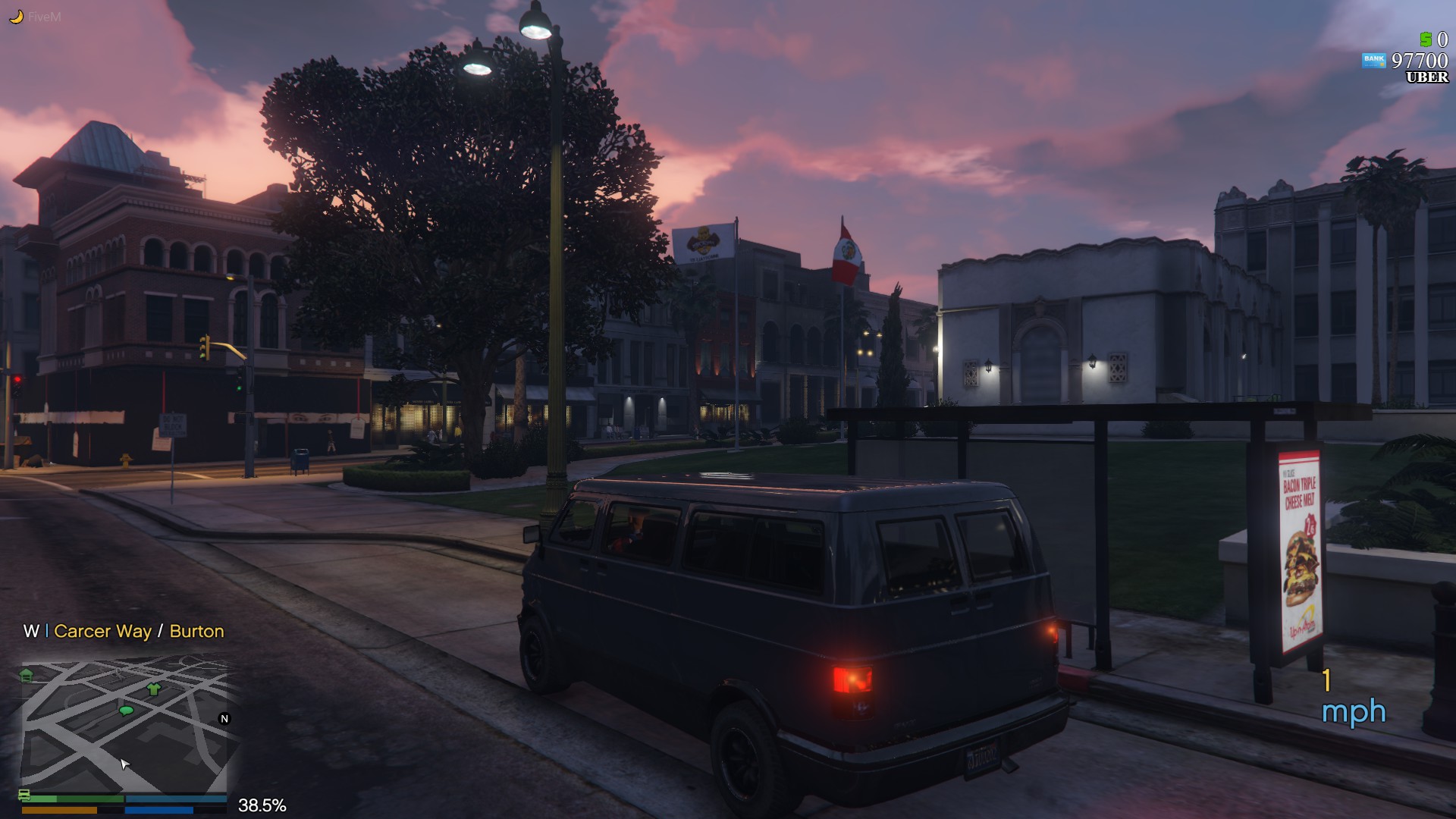This screenshot has height=819, width=1456.
Task: Click the green speech bubble map blip
Action: coord(127,710)
